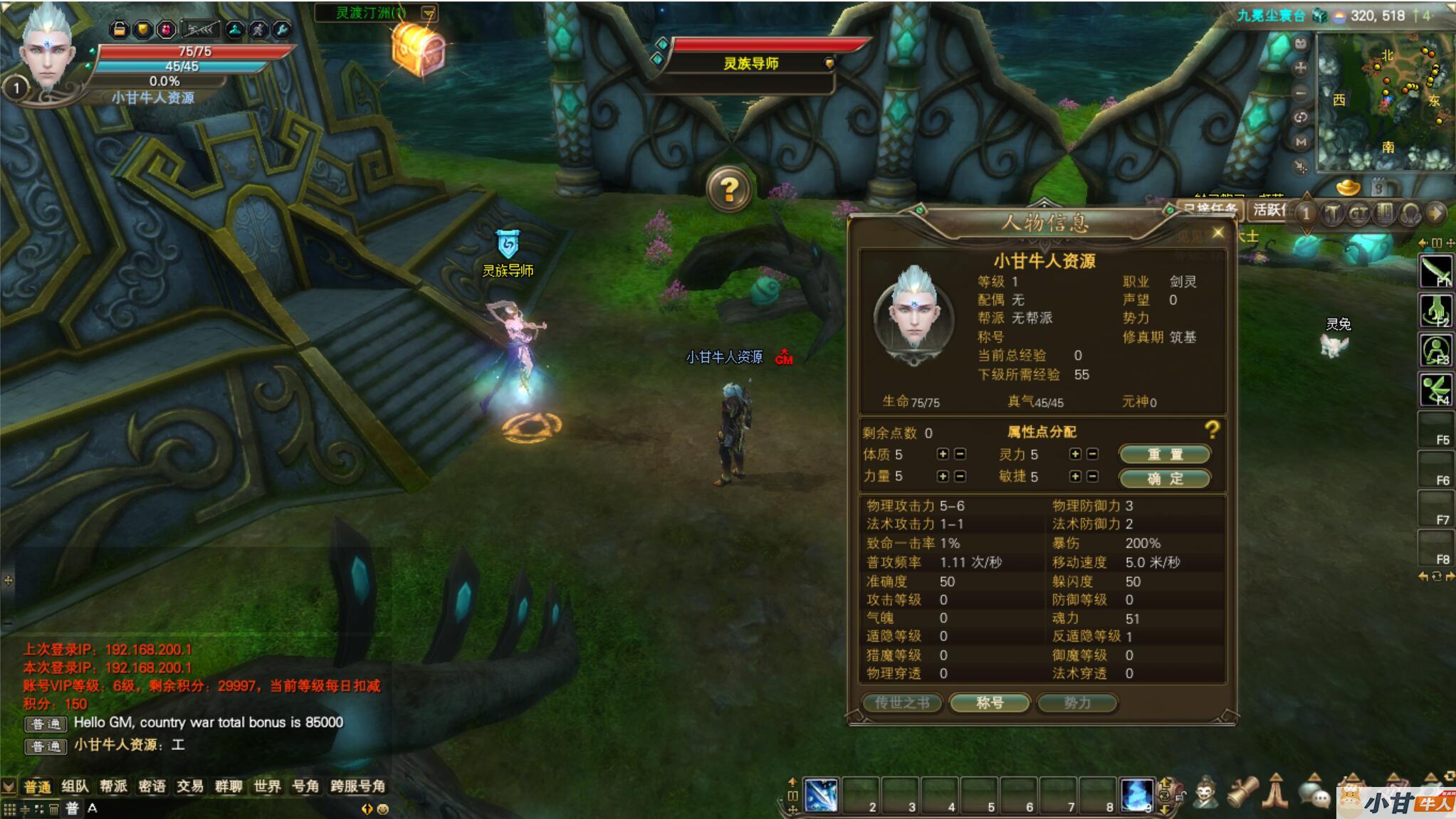Viewport: 1456px width, 819px height.
Task: Use the blue slash skill in hotbar
Action: click(x=821, y=796)
